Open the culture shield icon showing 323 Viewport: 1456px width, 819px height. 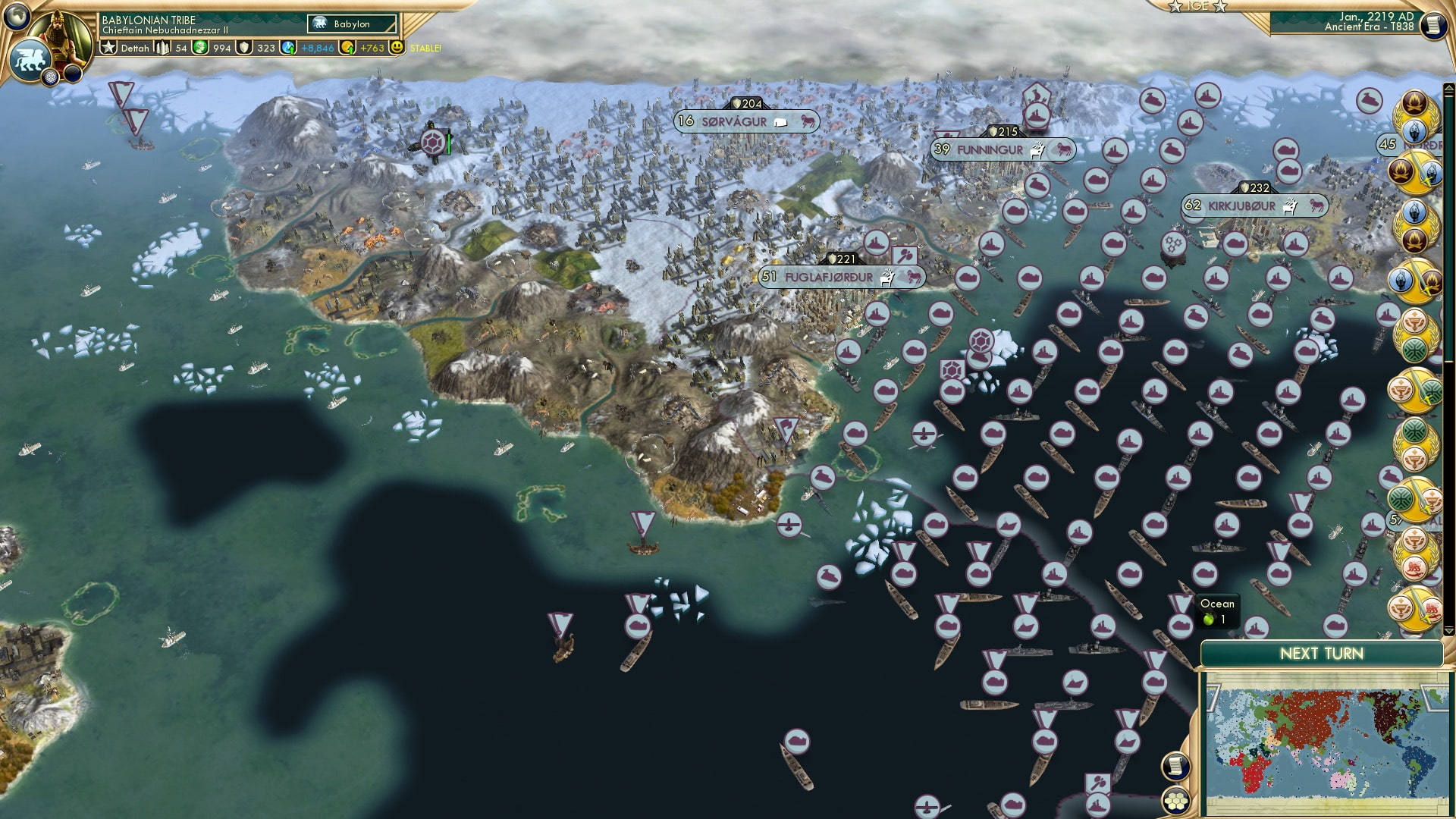click(x=243, y=48)
